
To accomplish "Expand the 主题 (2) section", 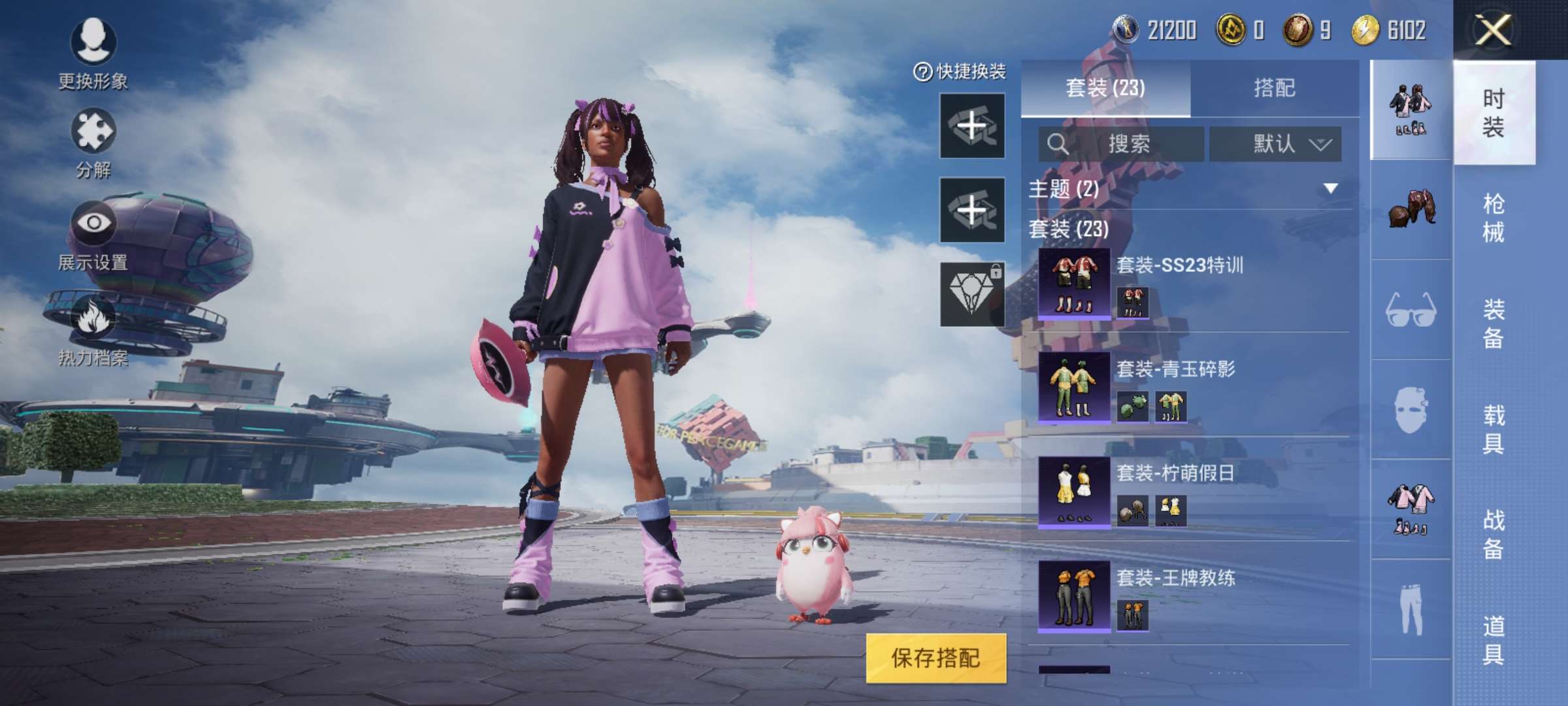I will point(1330,189).
